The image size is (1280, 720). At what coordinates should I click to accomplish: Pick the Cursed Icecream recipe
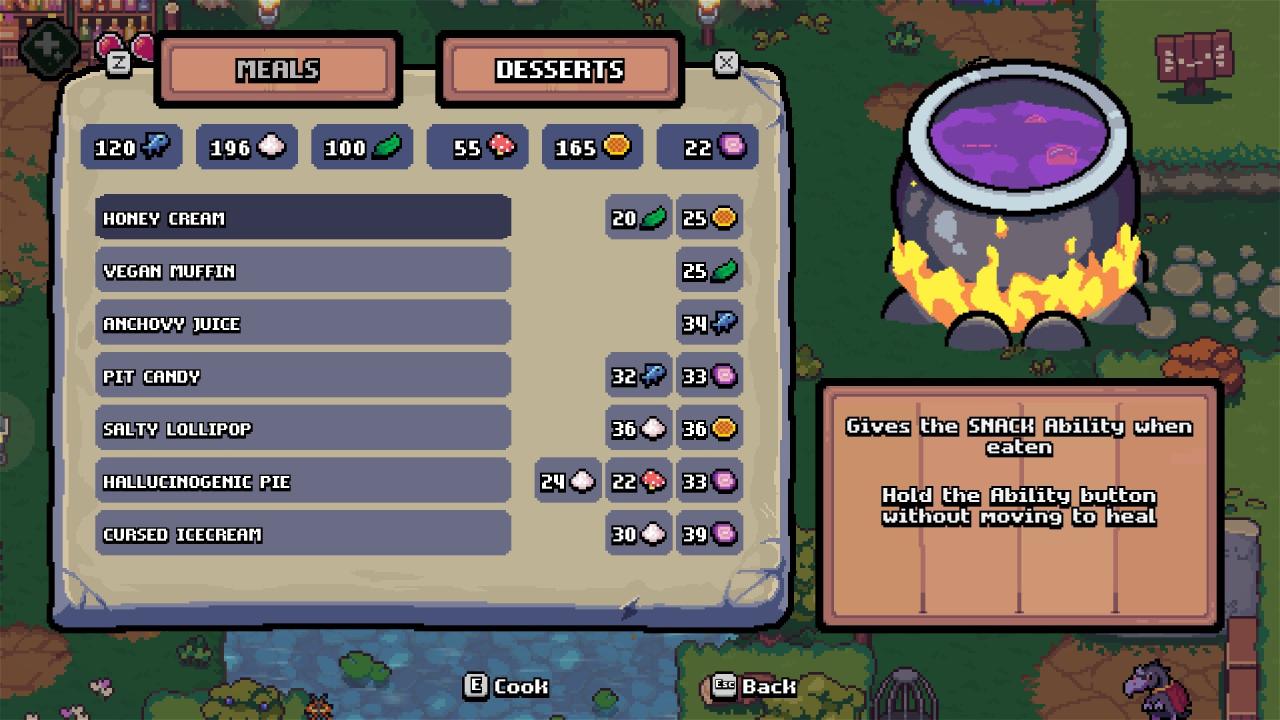[x=303, y=534]
